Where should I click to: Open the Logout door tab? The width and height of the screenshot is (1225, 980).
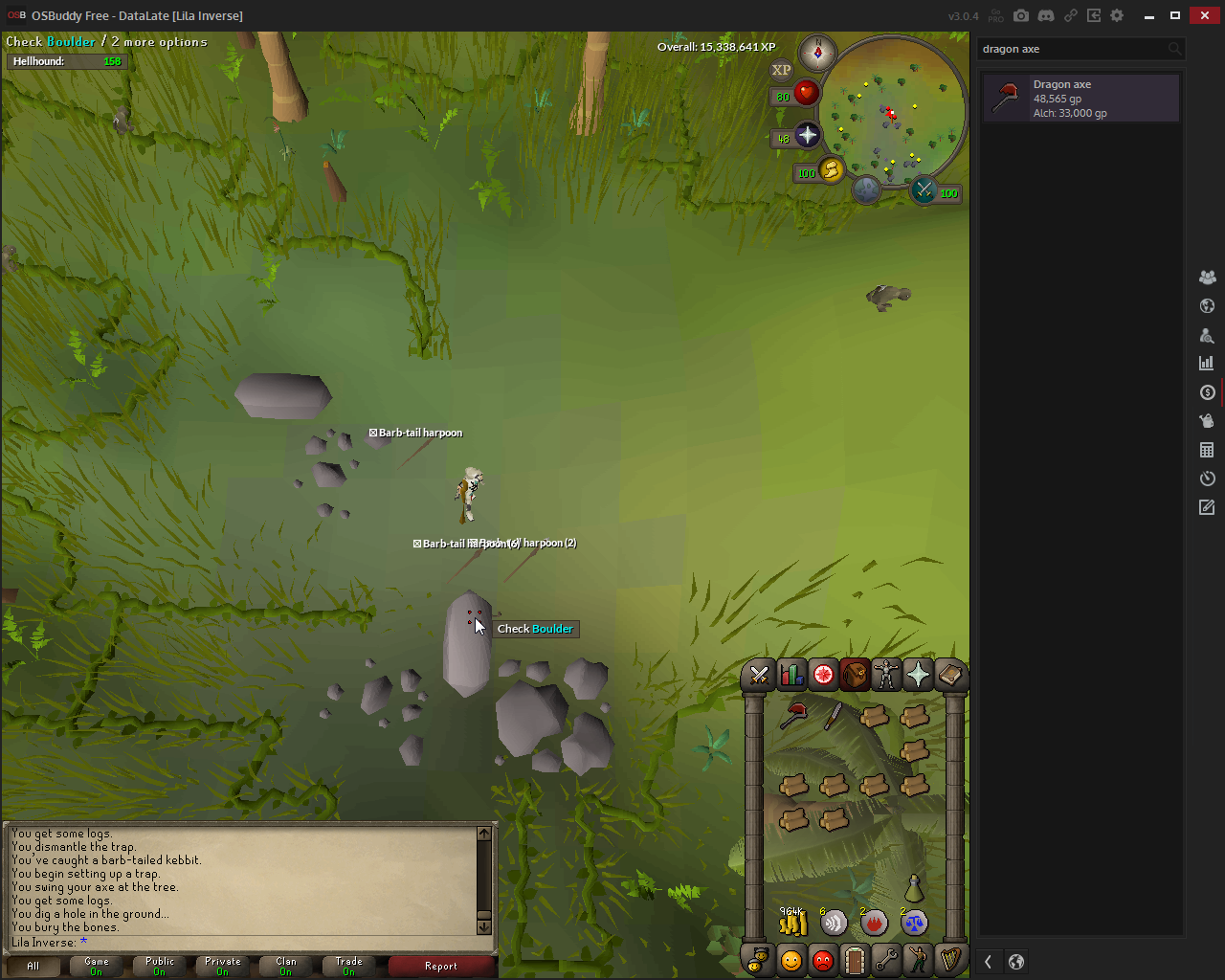855,960
